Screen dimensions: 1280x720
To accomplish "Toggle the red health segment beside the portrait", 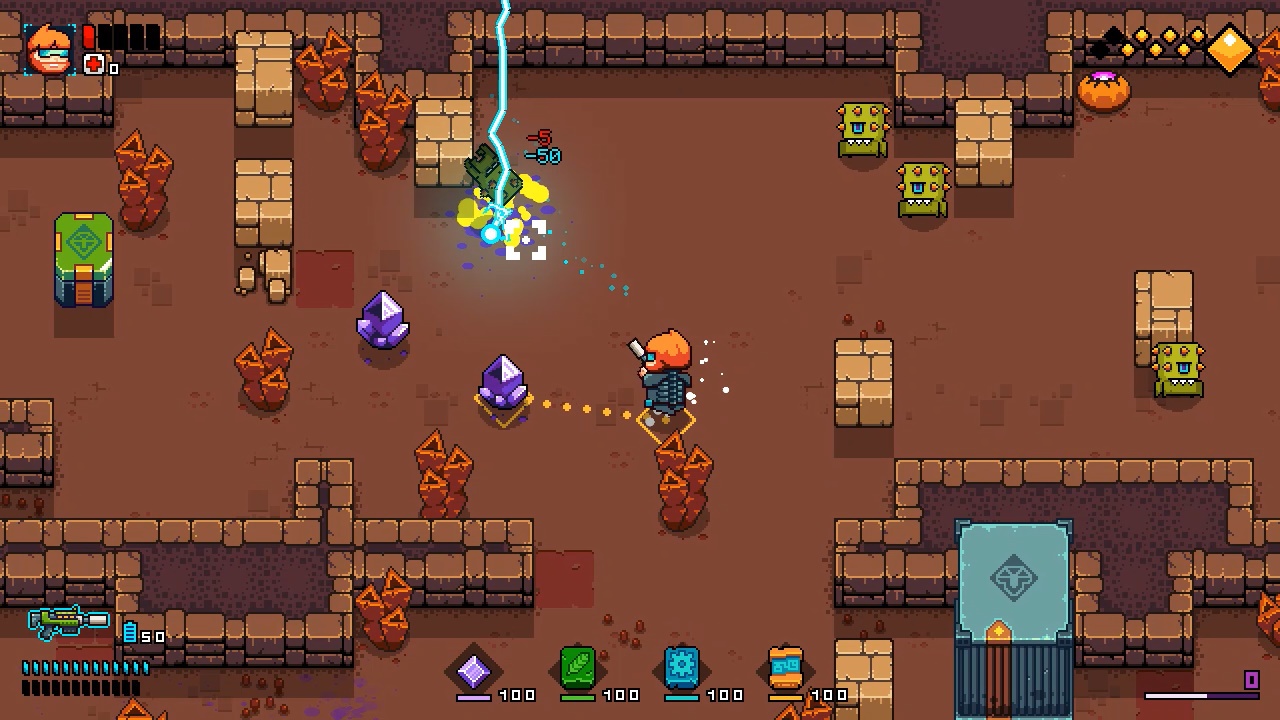I will pyautogui.click(x=89, y=37).
